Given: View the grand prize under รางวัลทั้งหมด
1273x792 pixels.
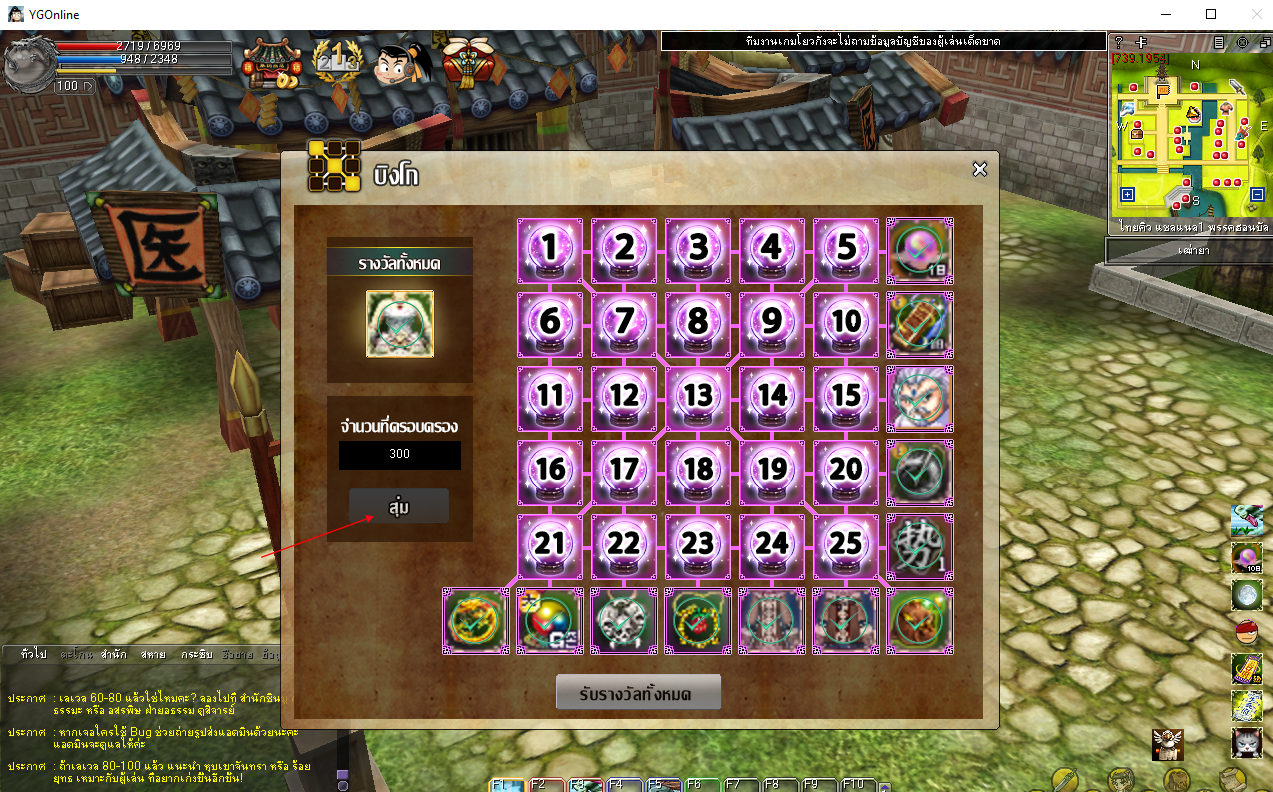Looking at the screenshot, I should 400,324.
